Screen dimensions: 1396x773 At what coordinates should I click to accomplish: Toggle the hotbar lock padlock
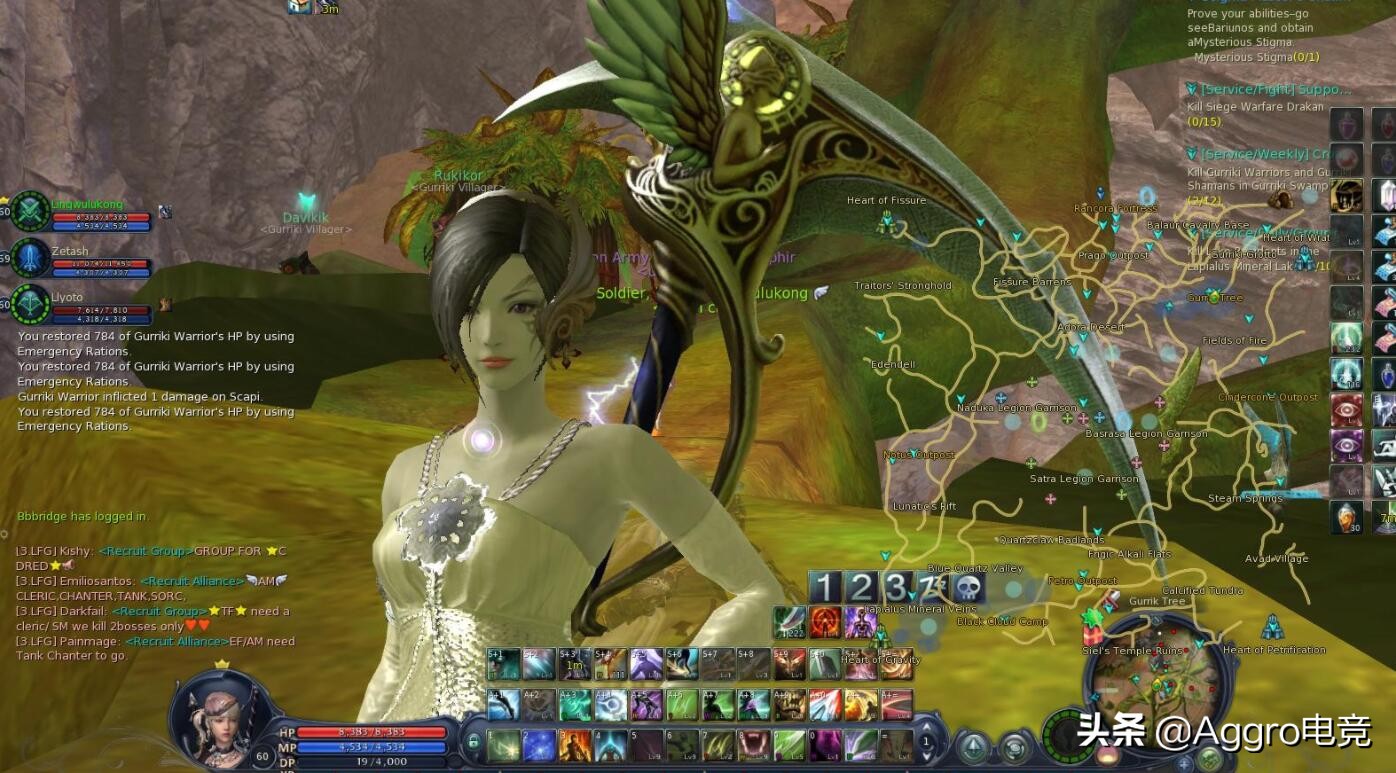pos(473,743)
